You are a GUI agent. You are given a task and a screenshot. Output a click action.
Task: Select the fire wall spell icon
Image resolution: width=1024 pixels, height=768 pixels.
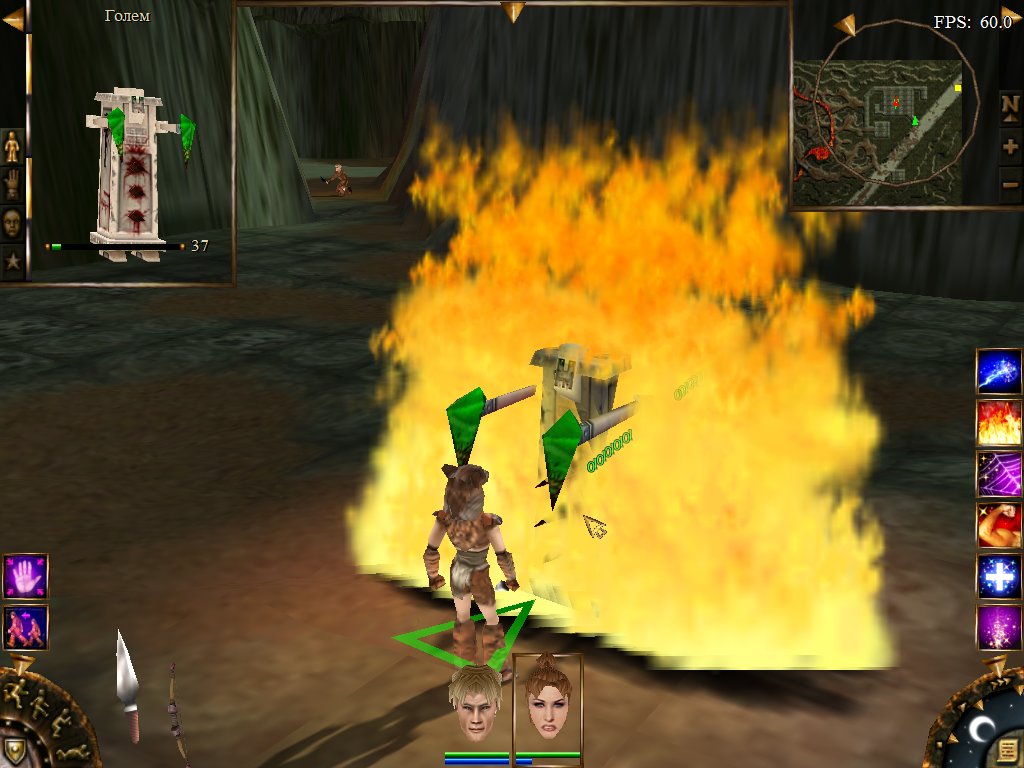999,423
